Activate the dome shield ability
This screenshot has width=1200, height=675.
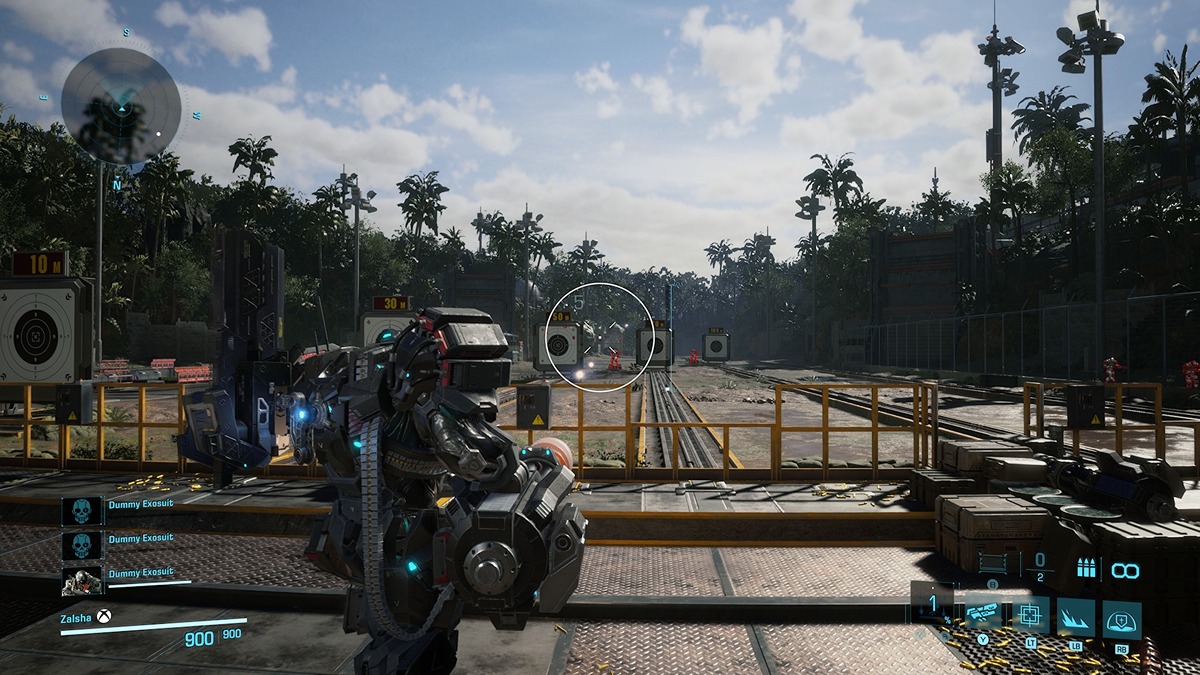(x=1122, y=619)
